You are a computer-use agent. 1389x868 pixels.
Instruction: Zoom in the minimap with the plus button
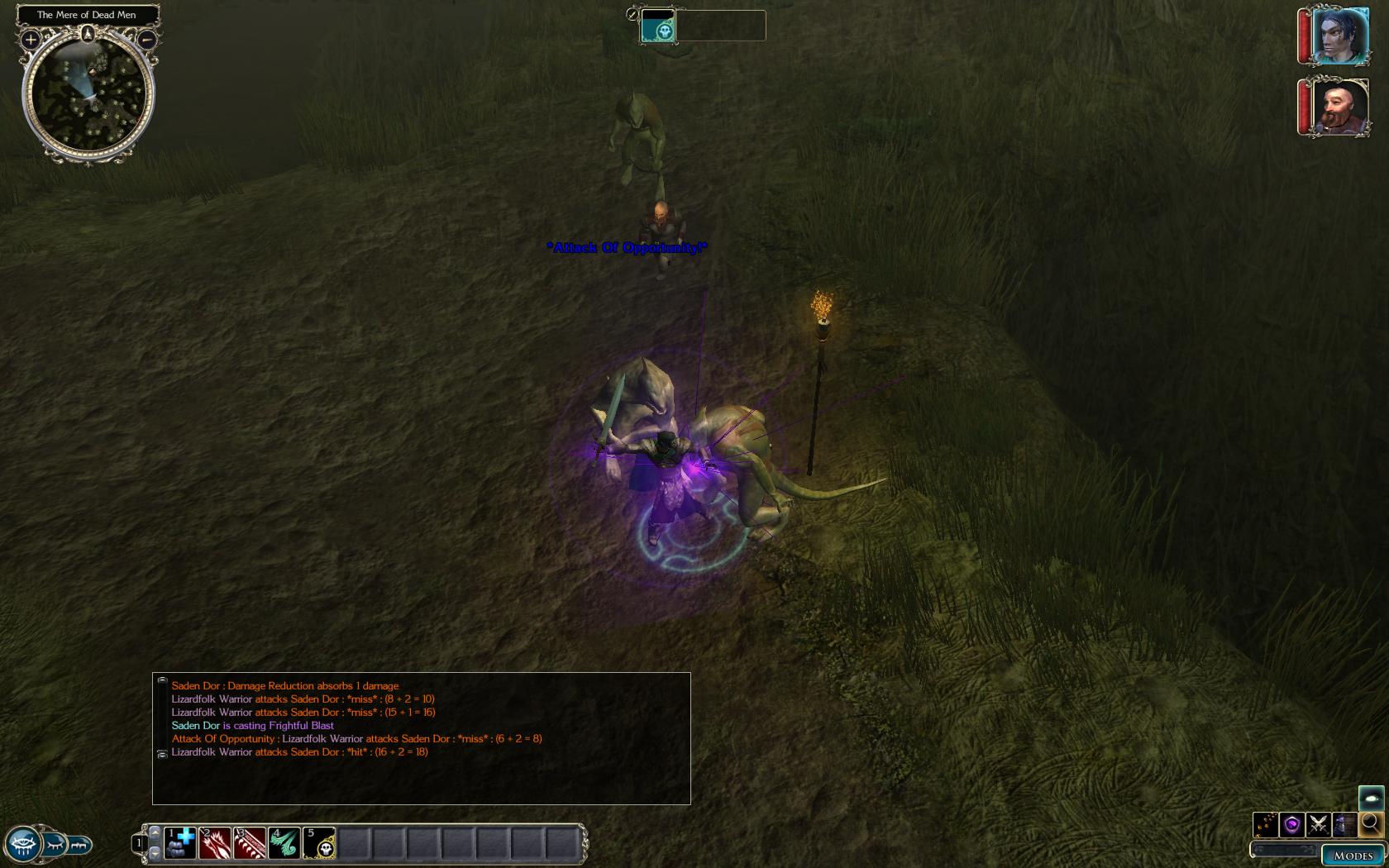tap(31, 39)
